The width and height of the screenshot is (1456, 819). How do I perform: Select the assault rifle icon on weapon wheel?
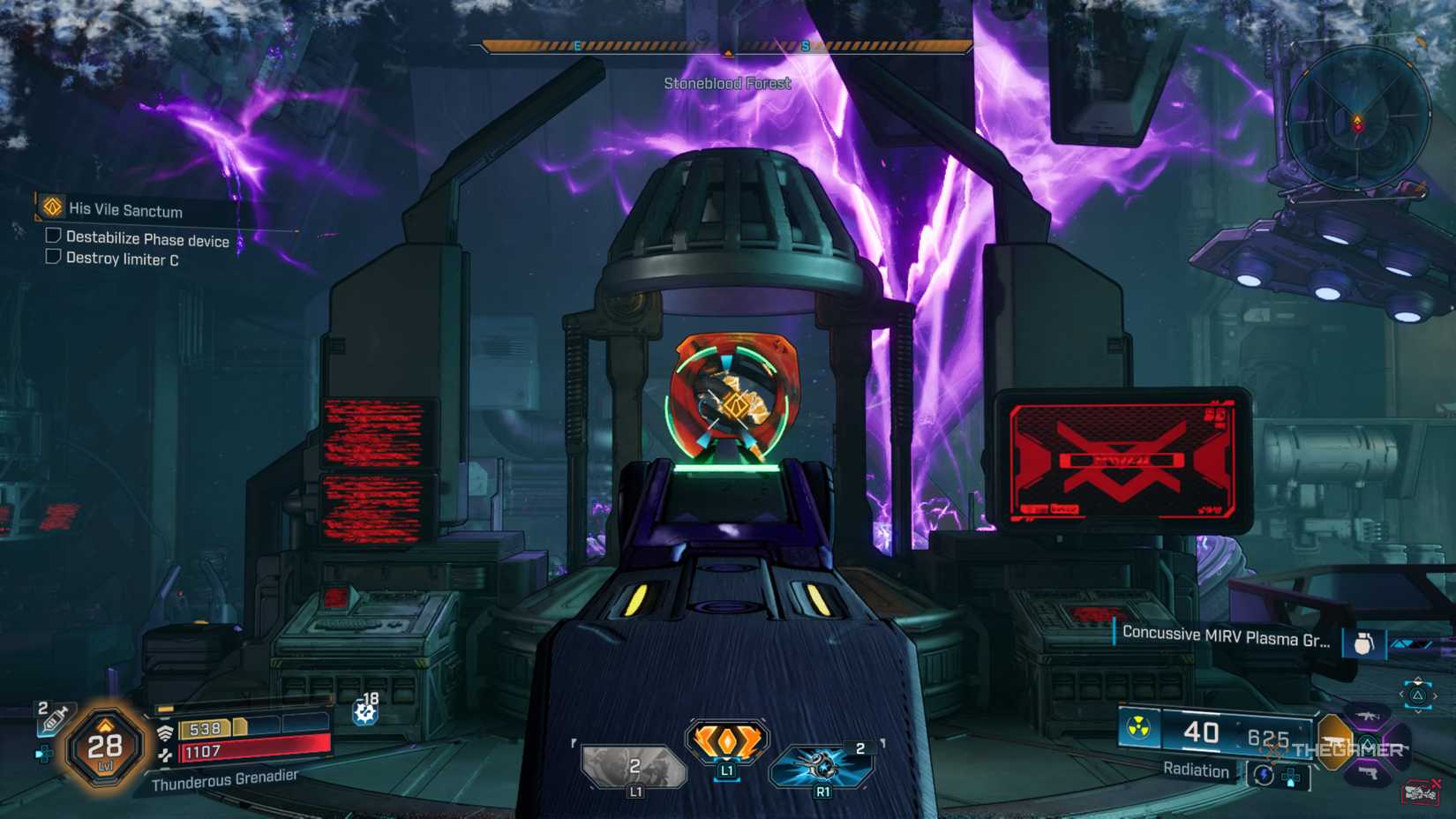(x=1367, y=716)
